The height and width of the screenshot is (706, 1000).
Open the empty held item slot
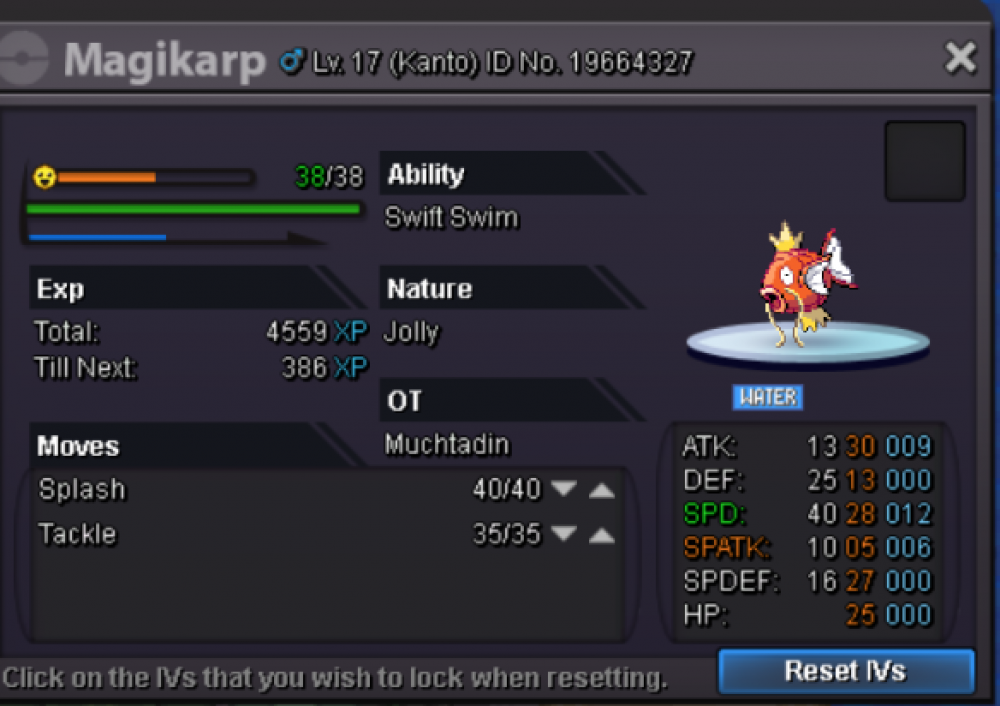924,161
